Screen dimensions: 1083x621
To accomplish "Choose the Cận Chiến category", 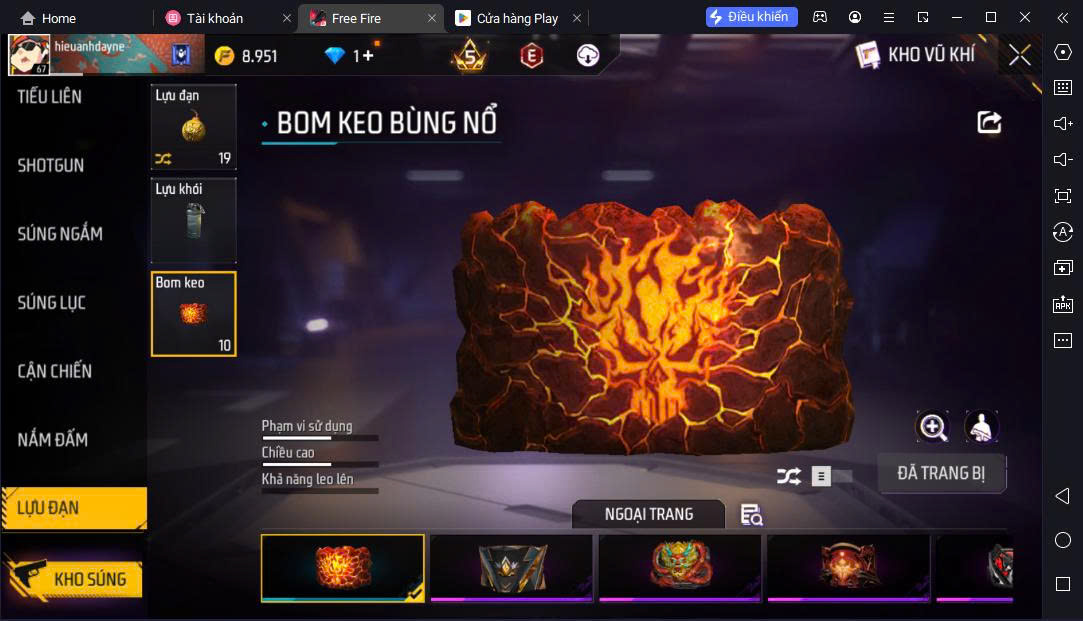I will (55, 371).
